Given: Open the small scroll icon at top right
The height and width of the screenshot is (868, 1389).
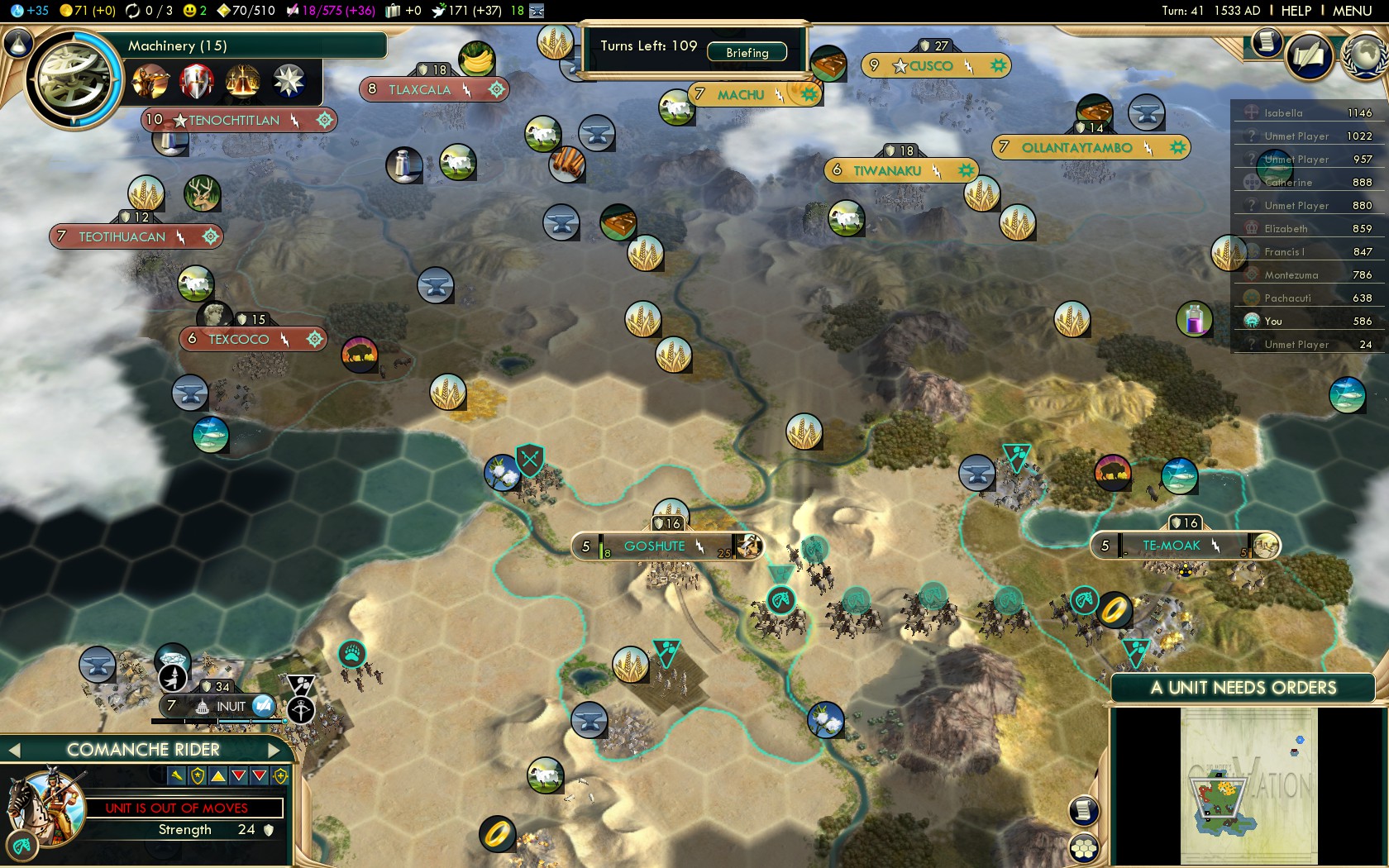Looking at the screenshot, I should point(1266,41).
